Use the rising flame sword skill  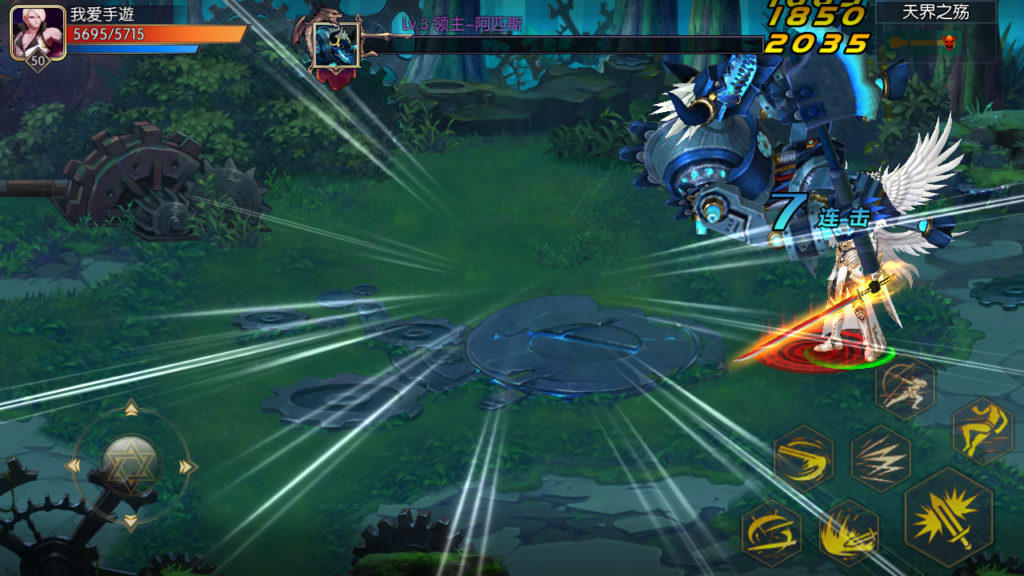[849, 532]
